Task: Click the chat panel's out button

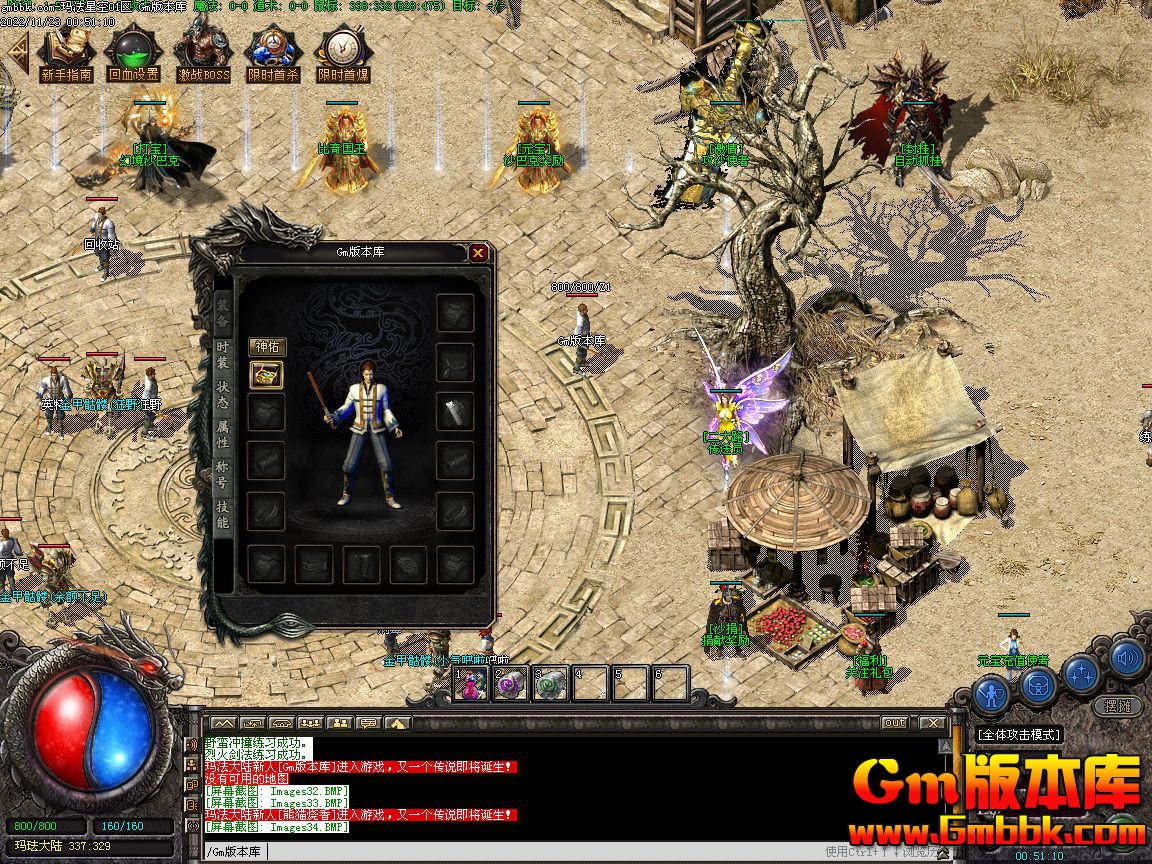Action: [x=894, y=722]
